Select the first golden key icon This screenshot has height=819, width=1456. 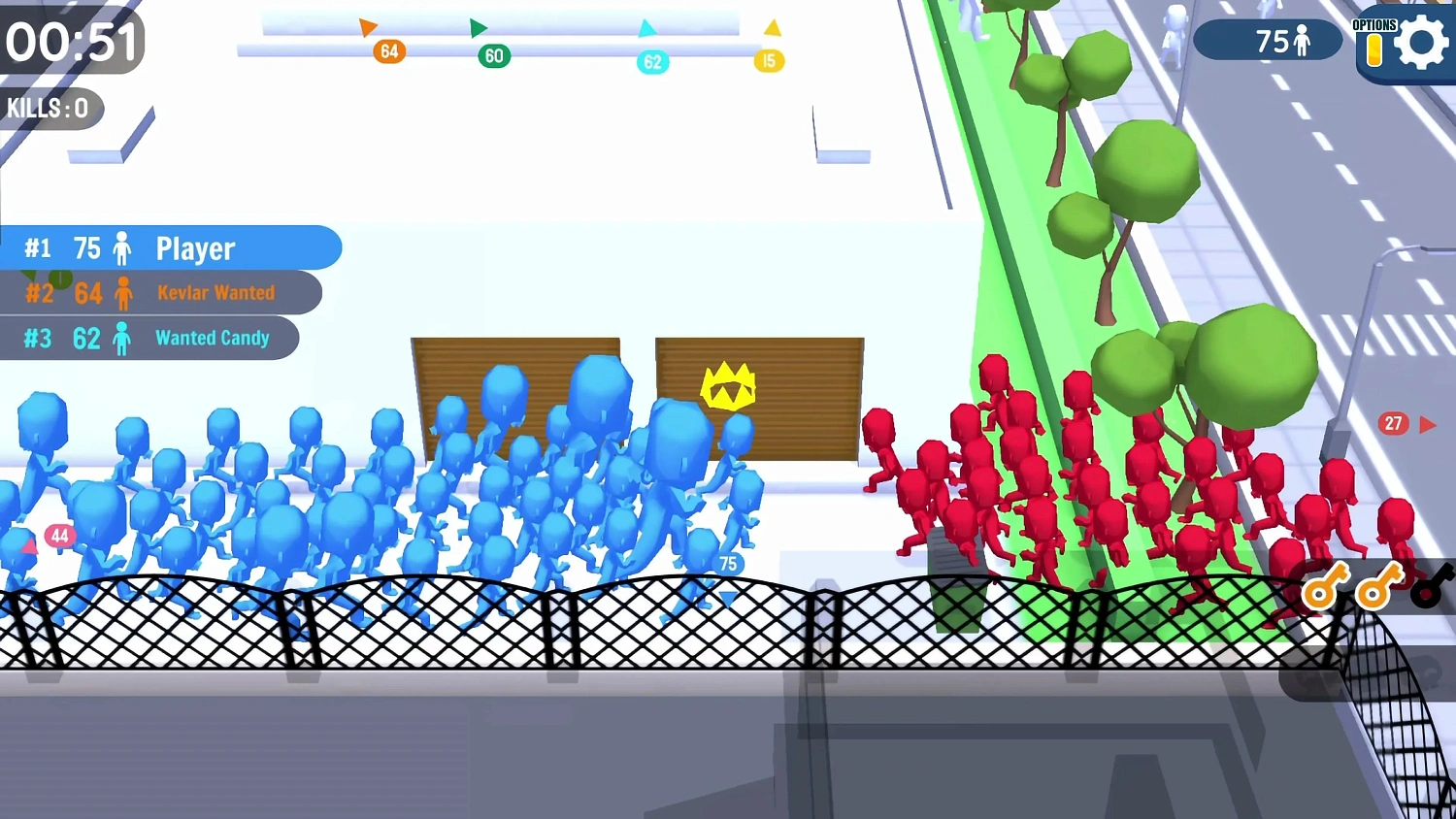(x=1326, y=588)
